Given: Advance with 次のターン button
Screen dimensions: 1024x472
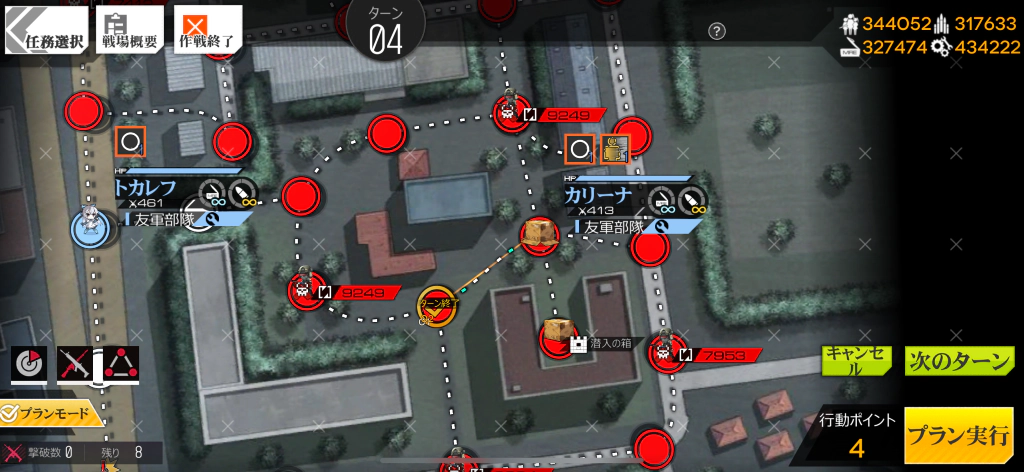Looking at the screenshot, I should click(x=959, y=361).
